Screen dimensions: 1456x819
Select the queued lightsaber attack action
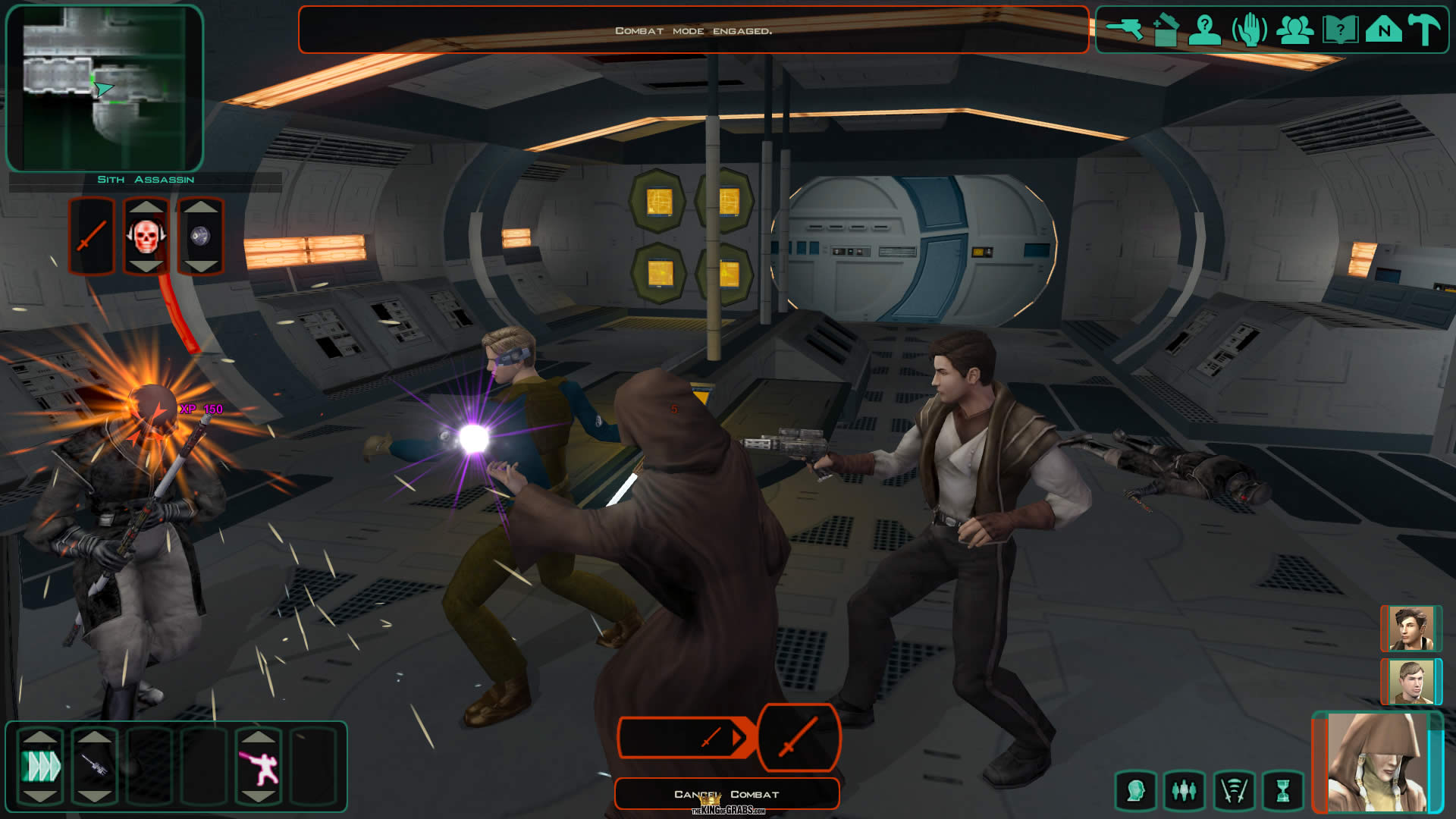pos(799,737)
